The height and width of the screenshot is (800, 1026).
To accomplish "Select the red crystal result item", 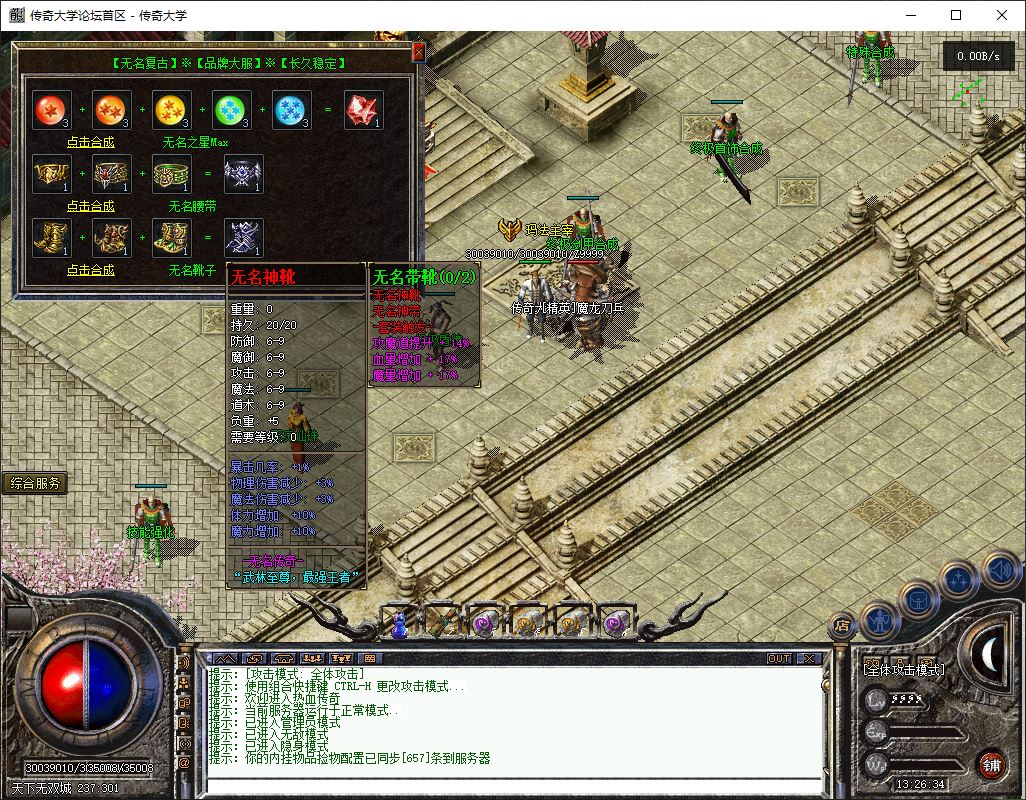I will [x=363, y=110].
